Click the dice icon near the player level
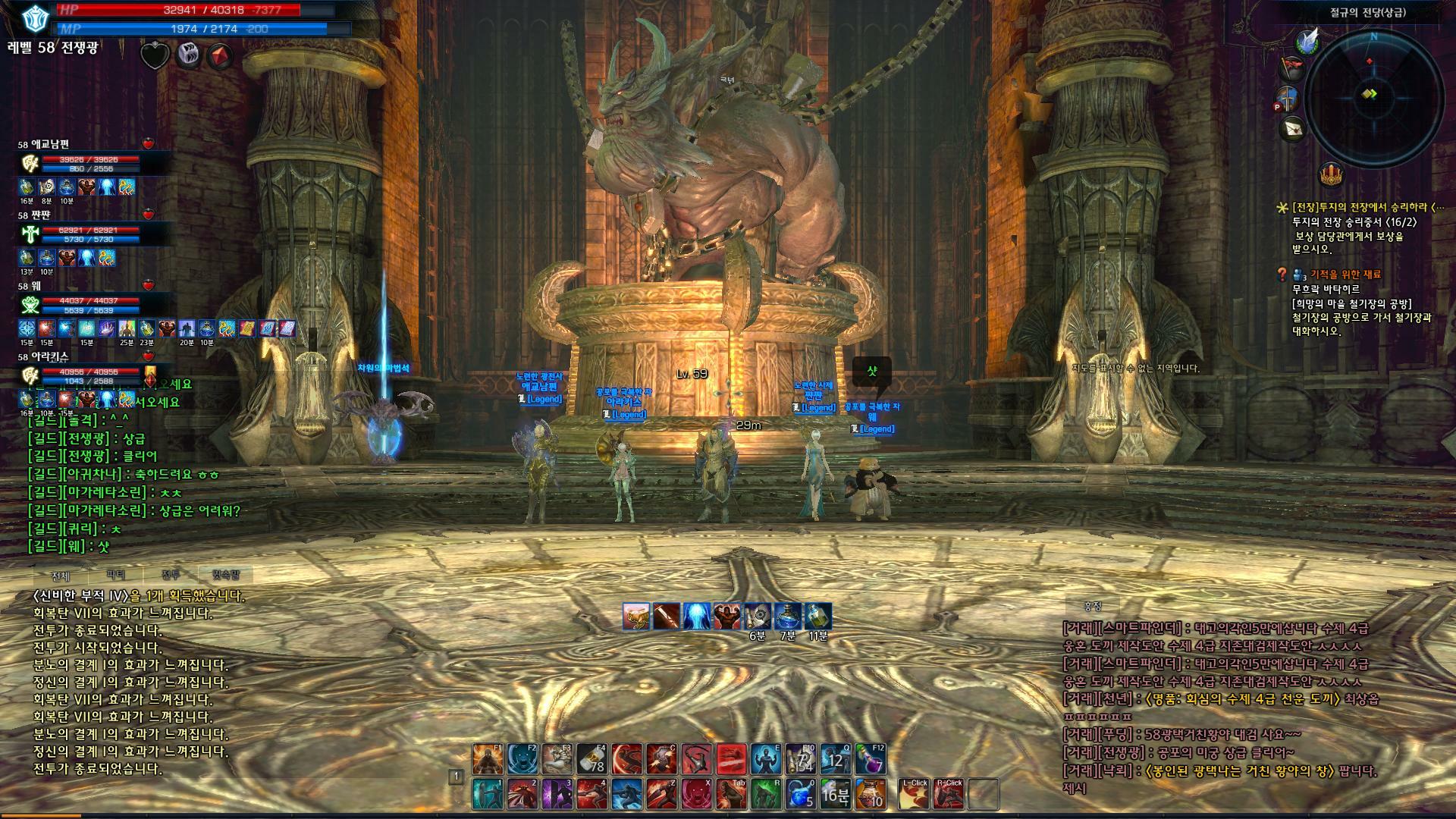The image size is (1456, 819). pyautogui.click(x=188, y=55)
